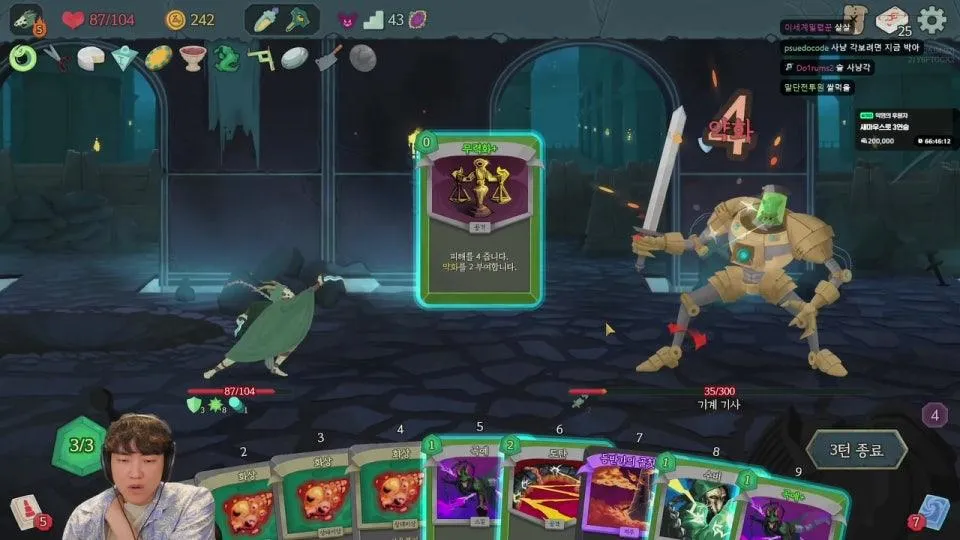The width and height of the screenshot is (960, 540).
Task: Show the exhaust pile counter
Action: click(934, 415)
